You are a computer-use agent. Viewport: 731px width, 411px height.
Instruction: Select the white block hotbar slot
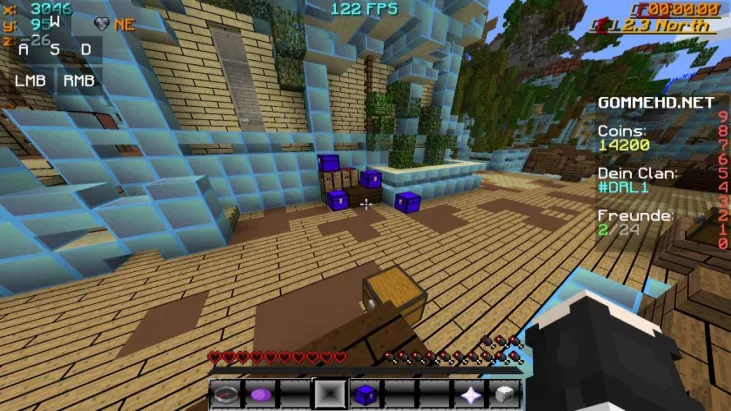click(505, 394)
